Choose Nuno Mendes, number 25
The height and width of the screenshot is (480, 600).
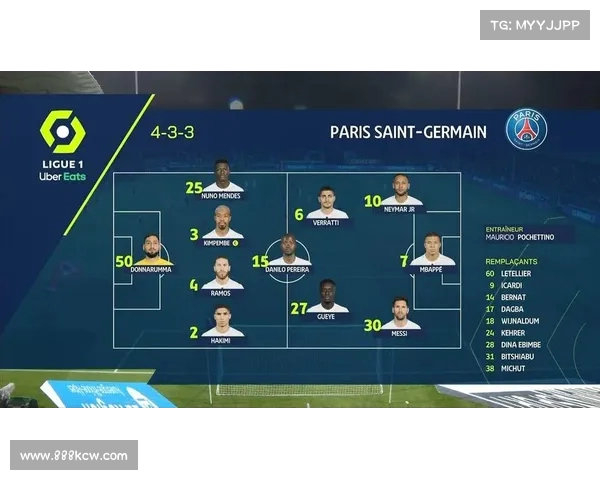point(222,178)
